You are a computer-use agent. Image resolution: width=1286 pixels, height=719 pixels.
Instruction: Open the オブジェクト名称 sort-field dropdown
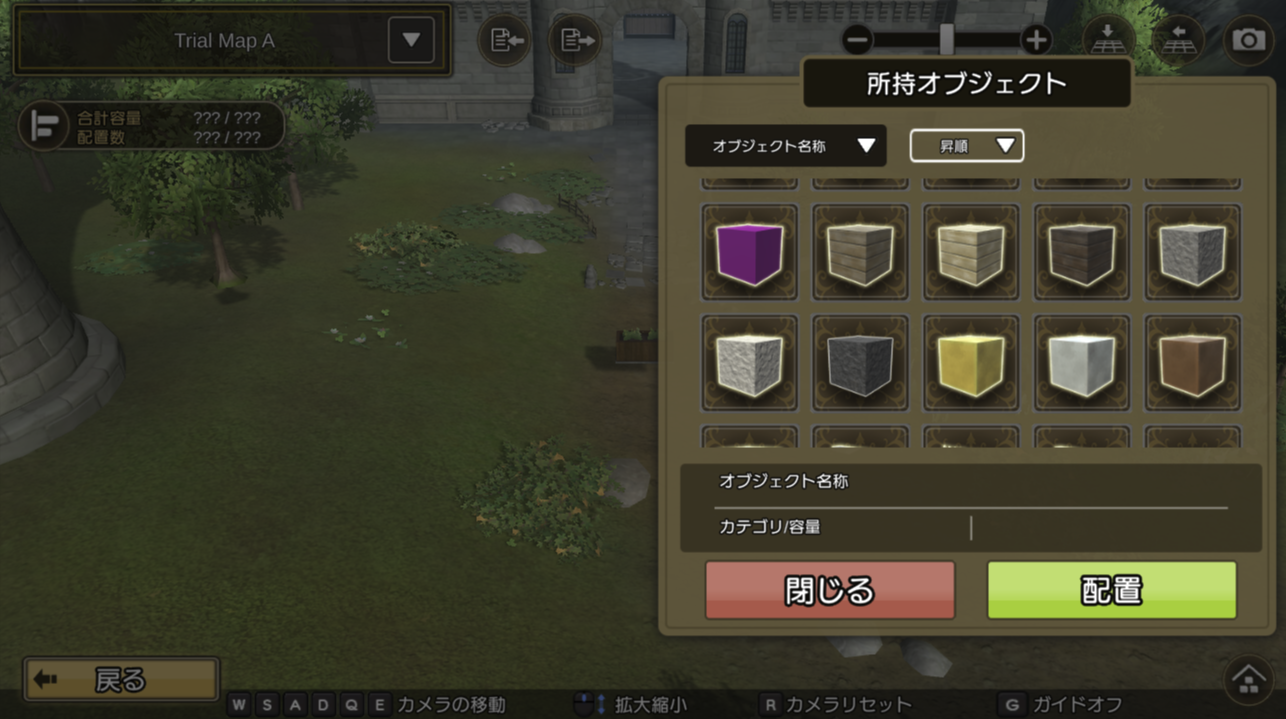coord(786,146)
